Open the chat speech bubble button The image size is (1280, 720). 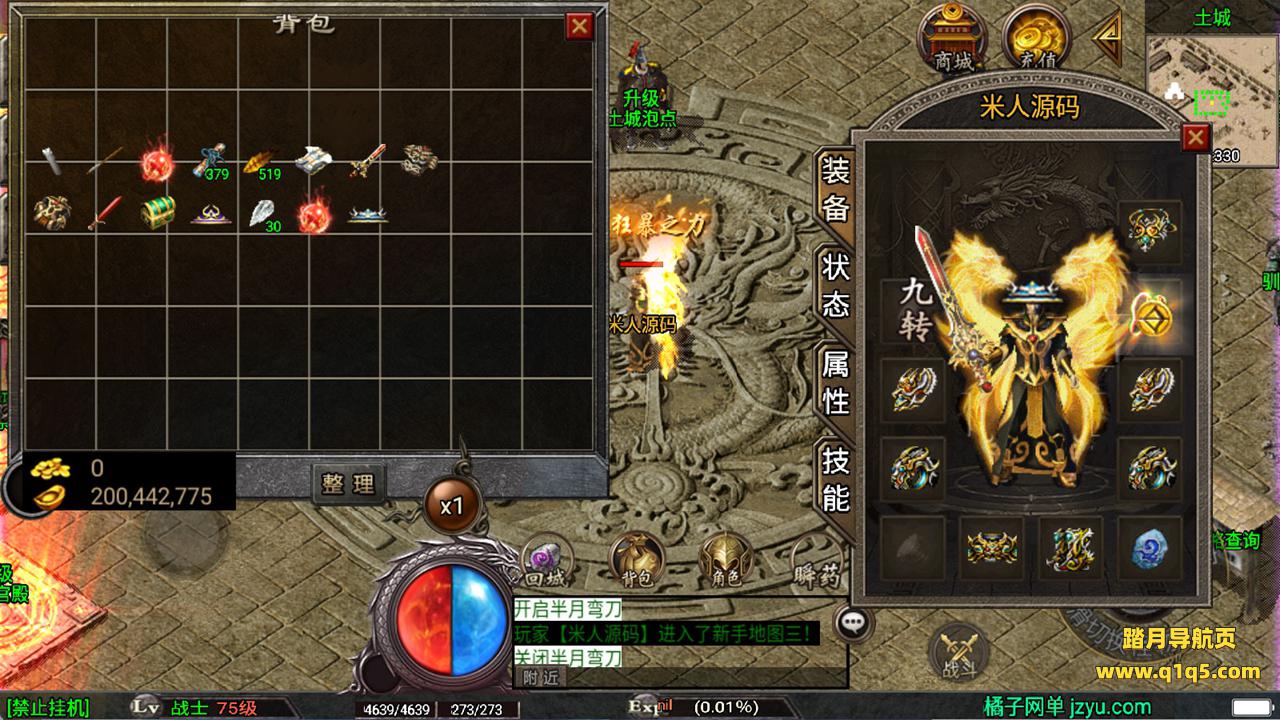tap(853, 623)
